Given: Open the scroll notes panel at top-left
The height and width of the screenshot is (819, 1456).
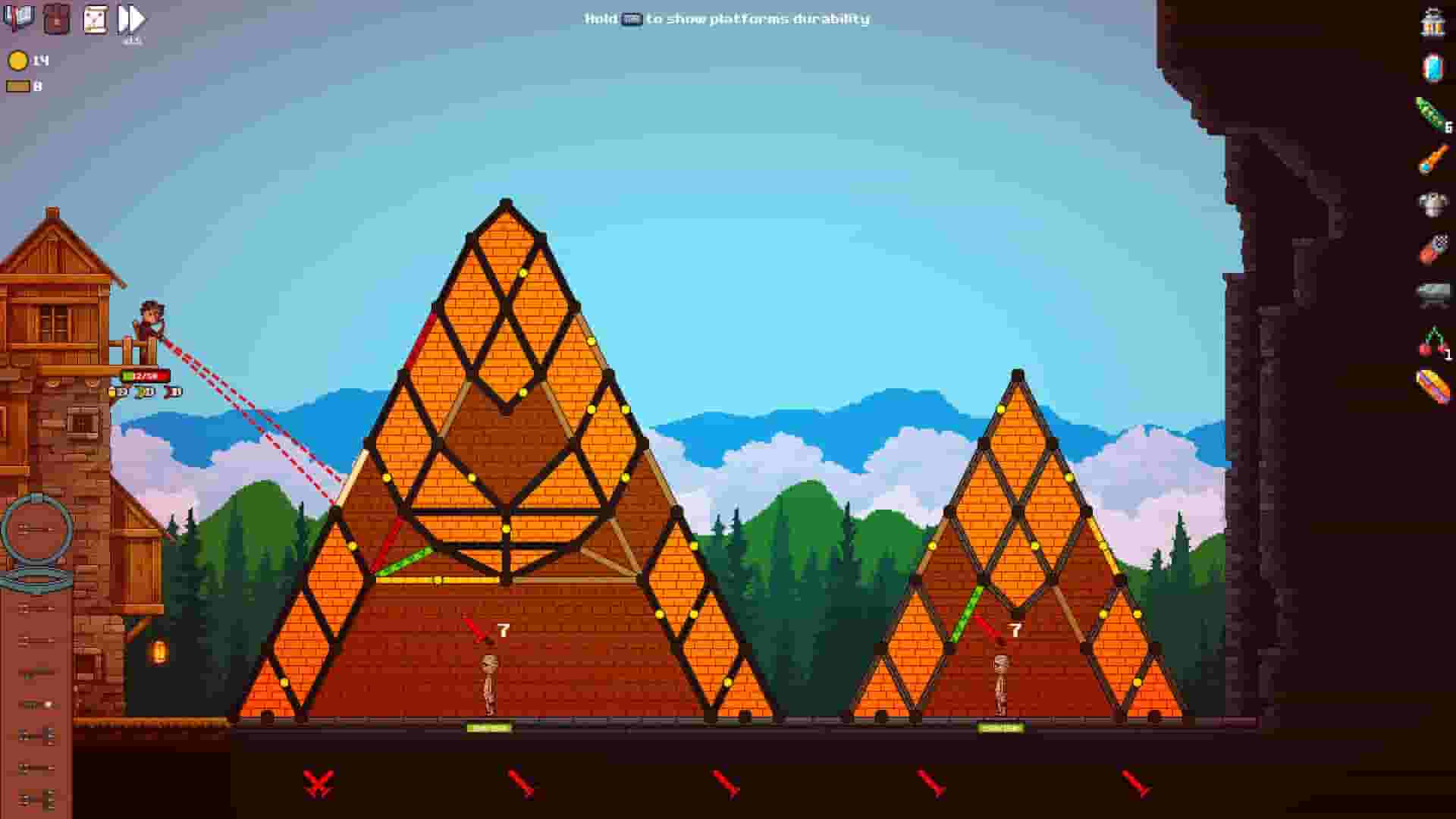Looking at the screenshot, I should pyautogui.click(x=96, y=17).
